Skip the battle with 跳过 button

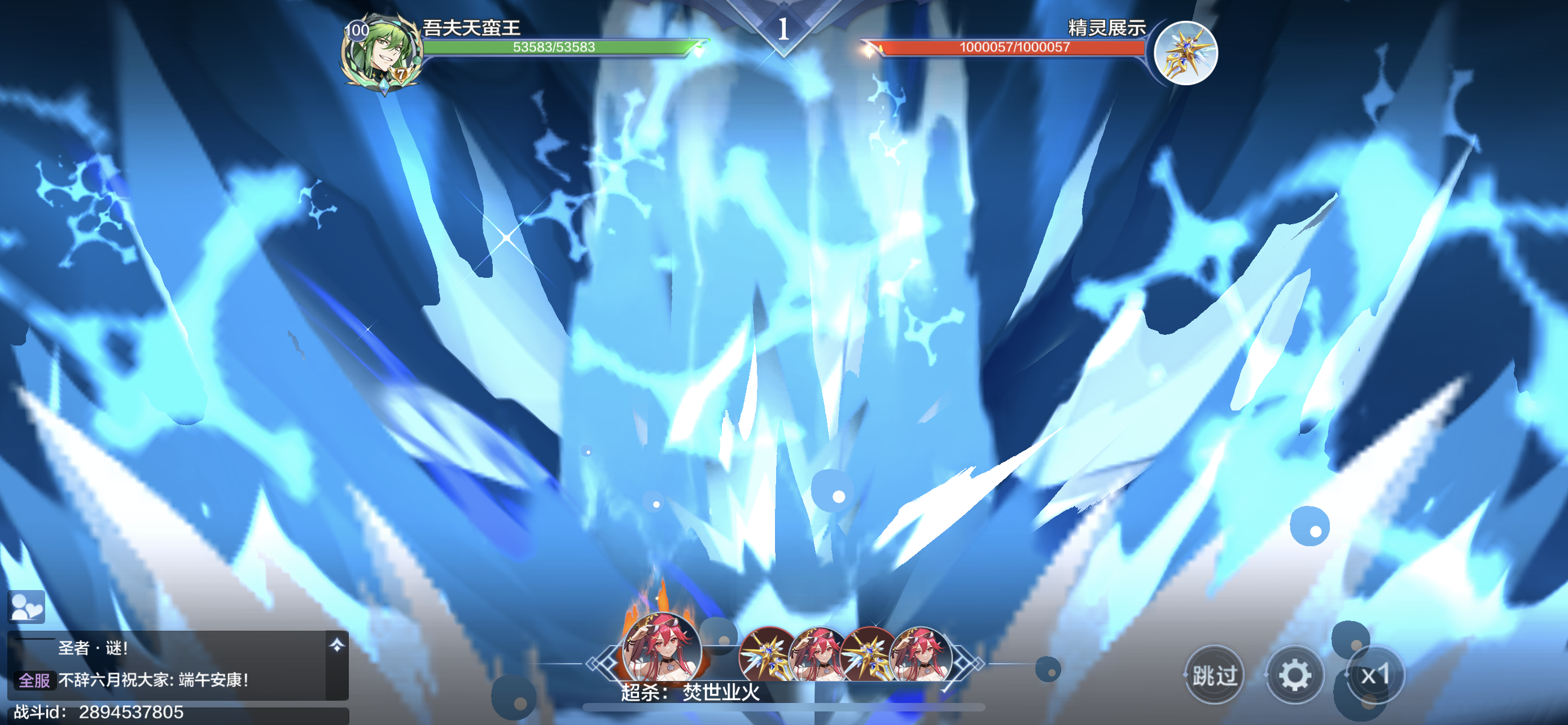1214,675
